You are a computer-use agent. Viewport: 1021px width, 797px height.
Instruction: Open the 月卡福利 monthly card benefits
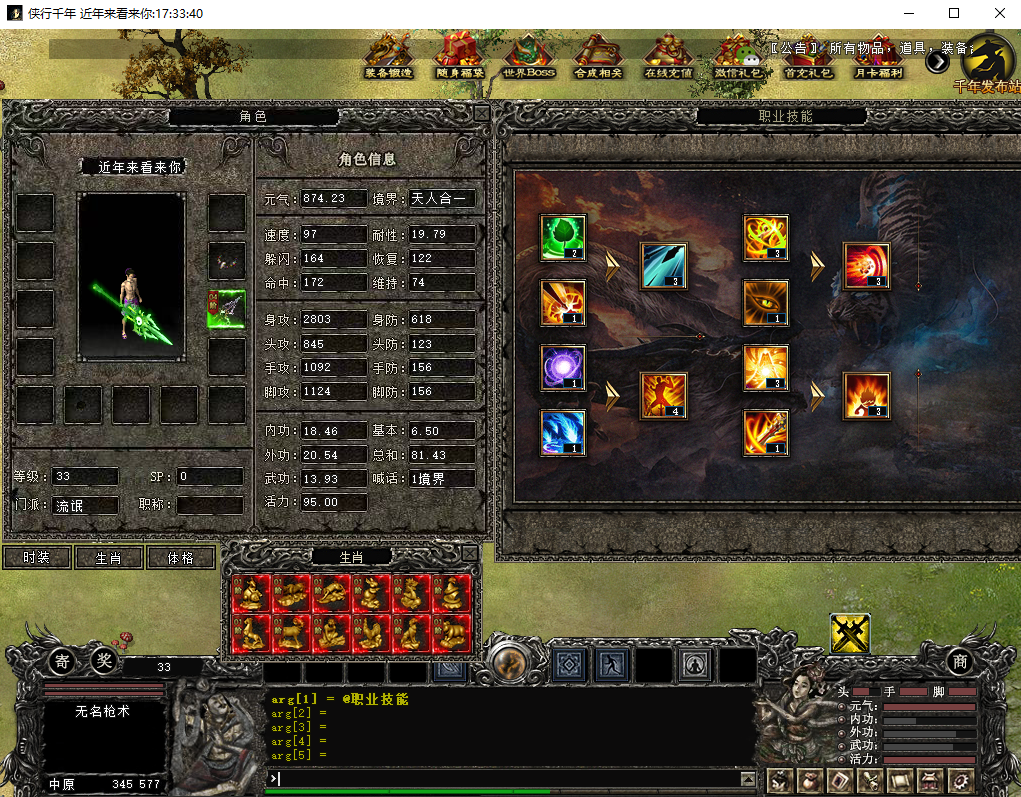point(877,57)
